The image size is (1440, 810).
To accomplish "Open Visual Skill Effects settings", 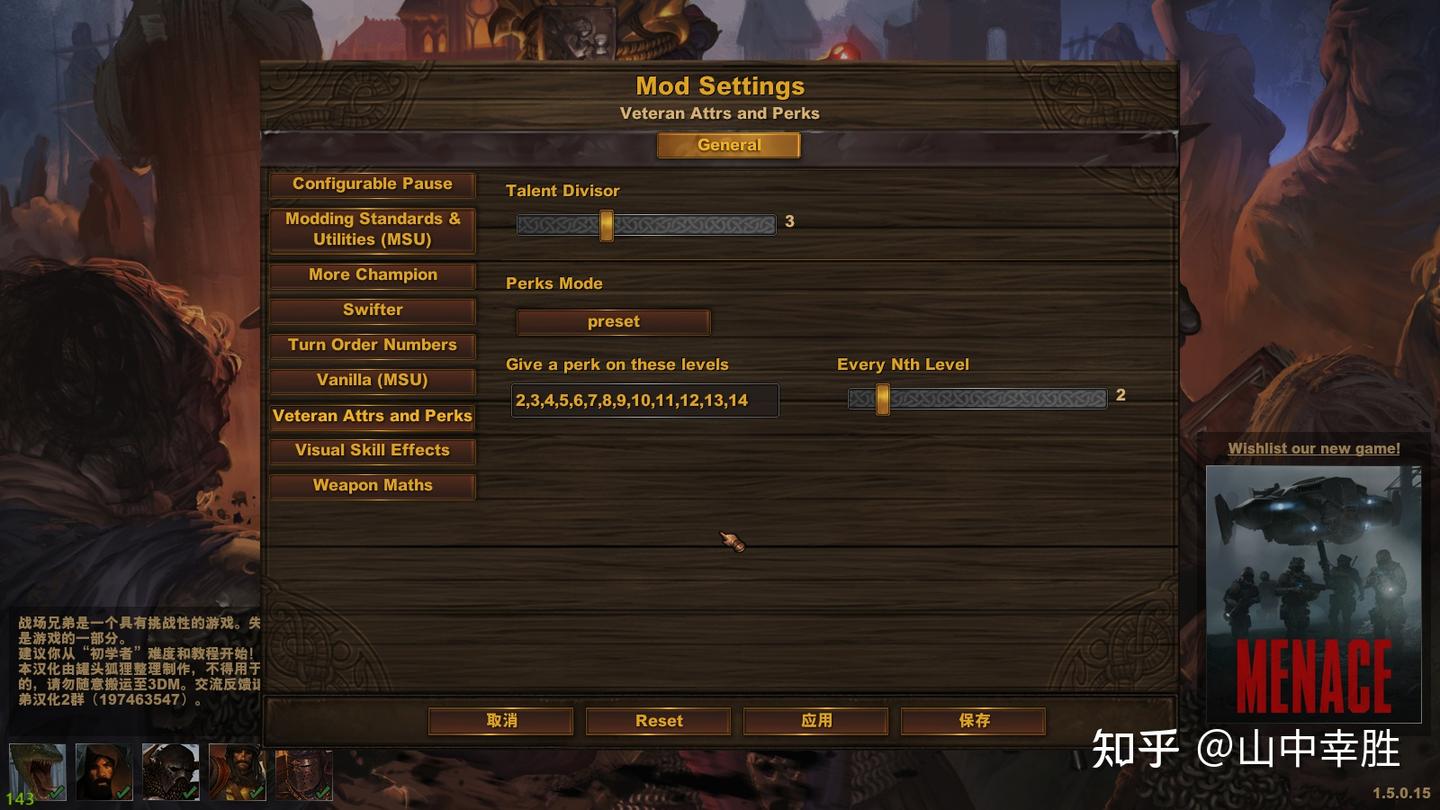I will (372, 450).
